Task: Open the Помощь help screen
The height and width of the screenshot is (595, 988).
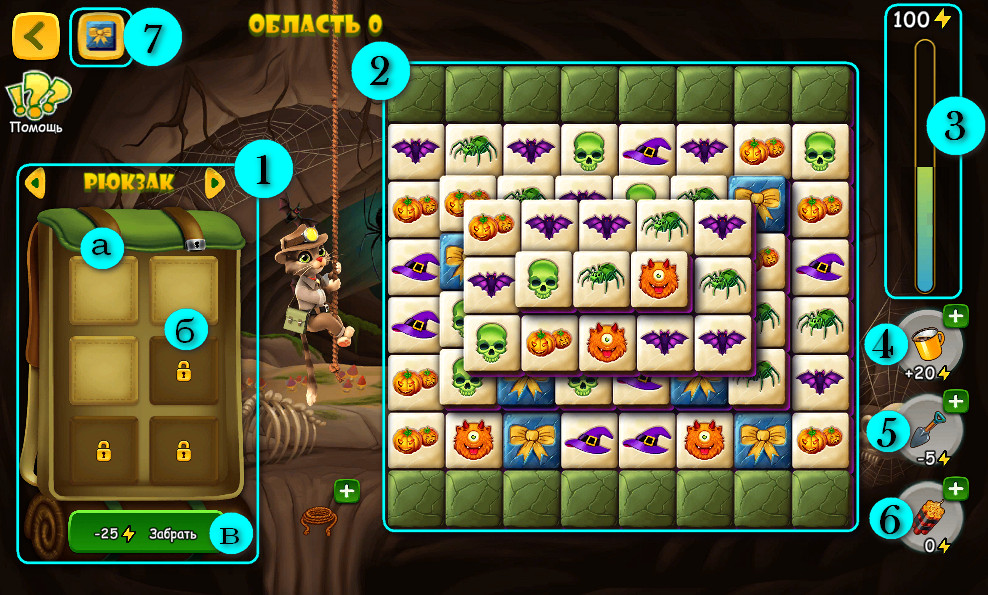Action: (36, 104)
